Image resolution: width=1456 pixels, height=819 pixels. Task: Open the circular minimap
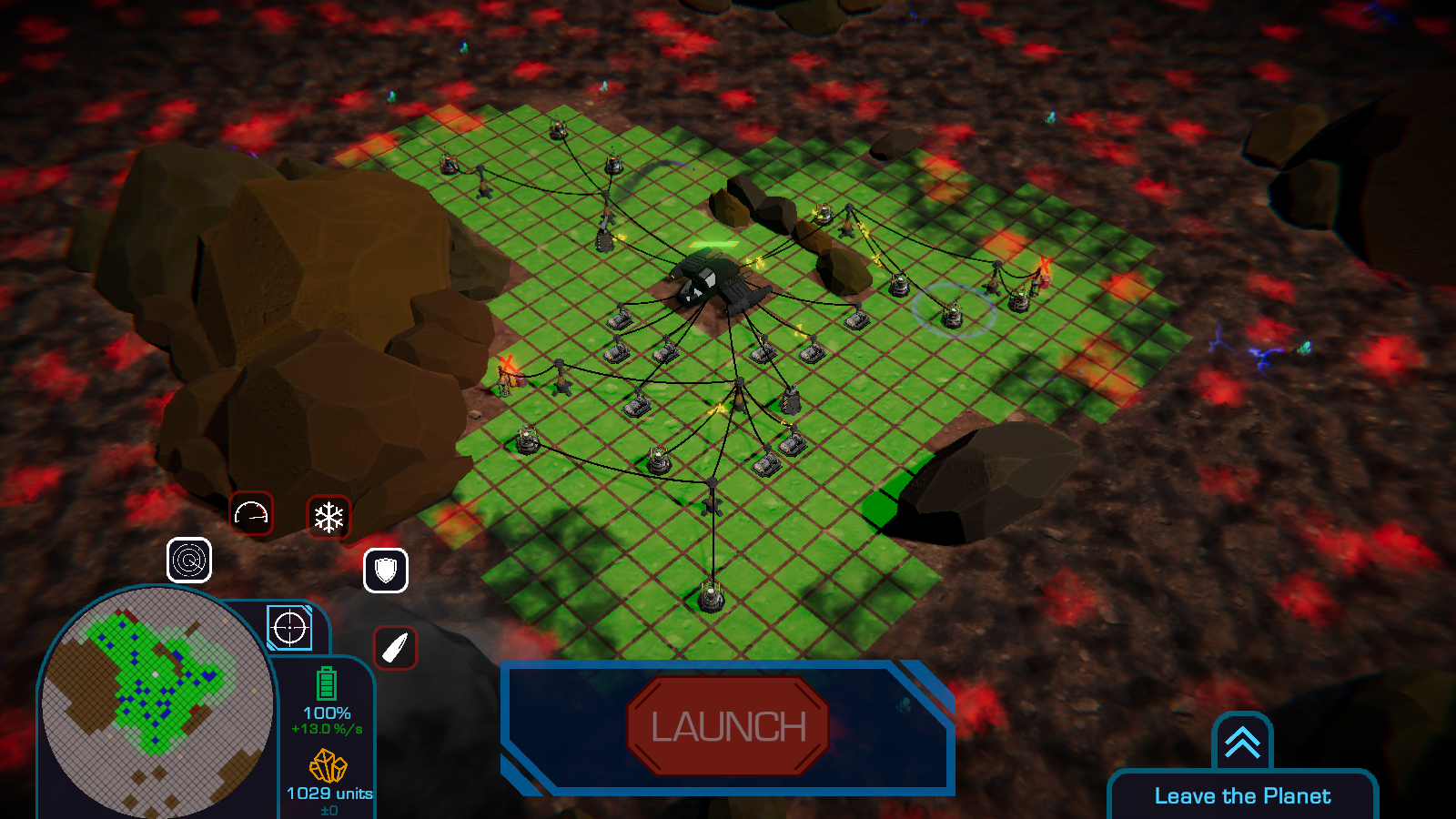pyautogui.click(x=157, y=701)
